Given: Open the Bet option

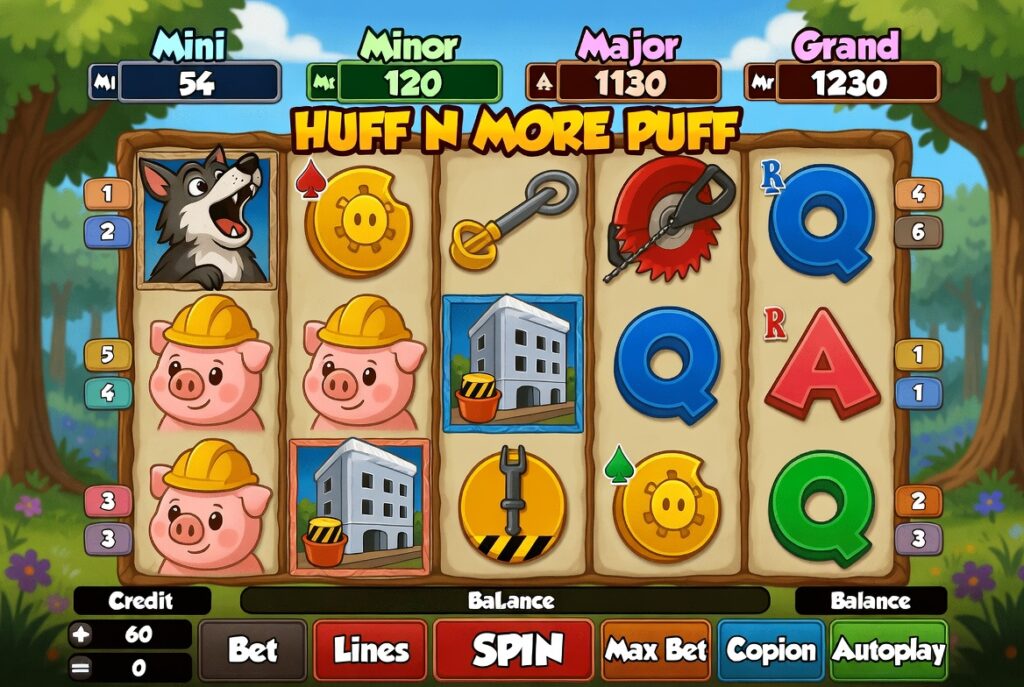Looking at the screenshot, I should click(253, 650).
